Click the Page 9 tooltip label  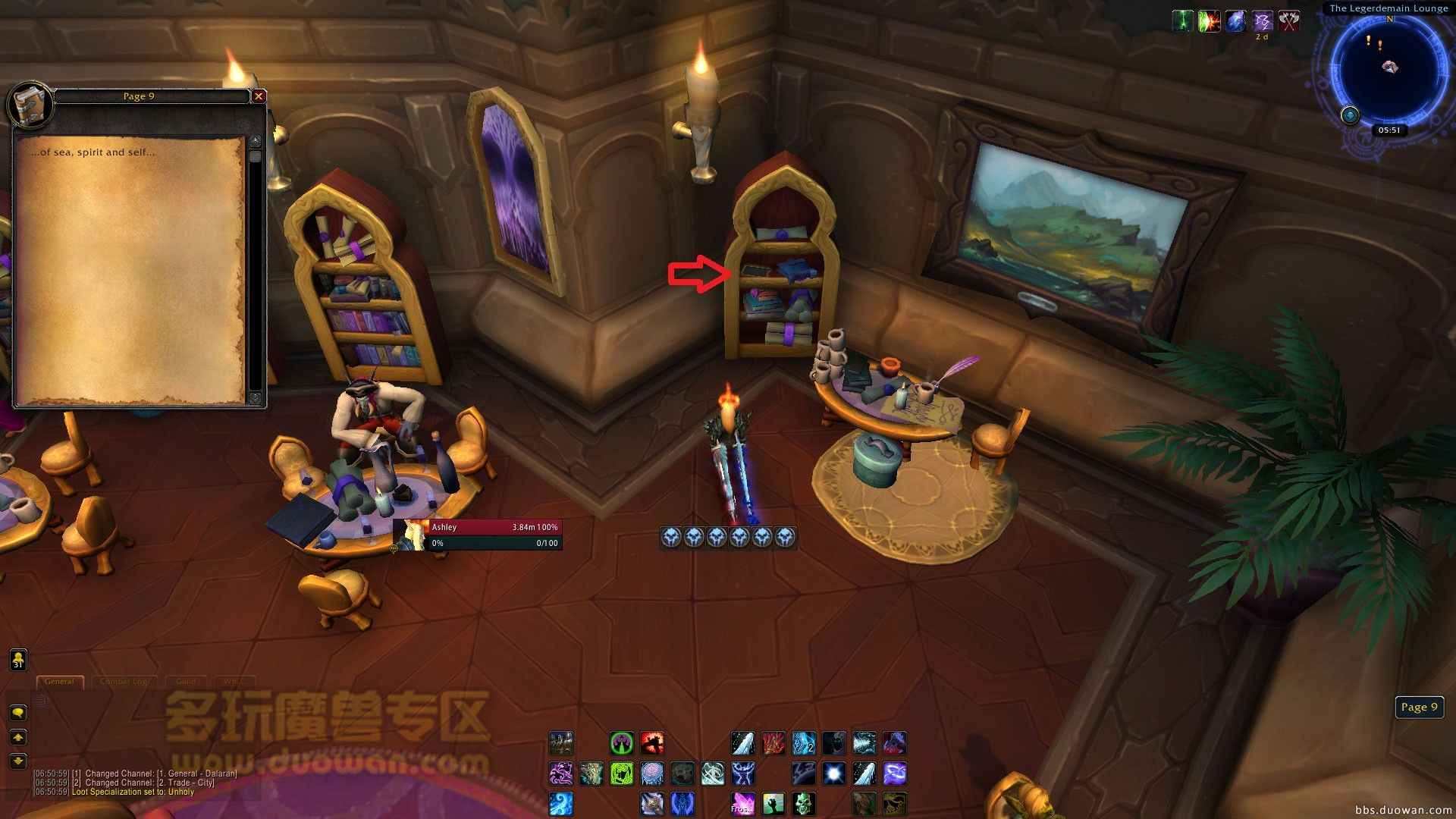1419,707
